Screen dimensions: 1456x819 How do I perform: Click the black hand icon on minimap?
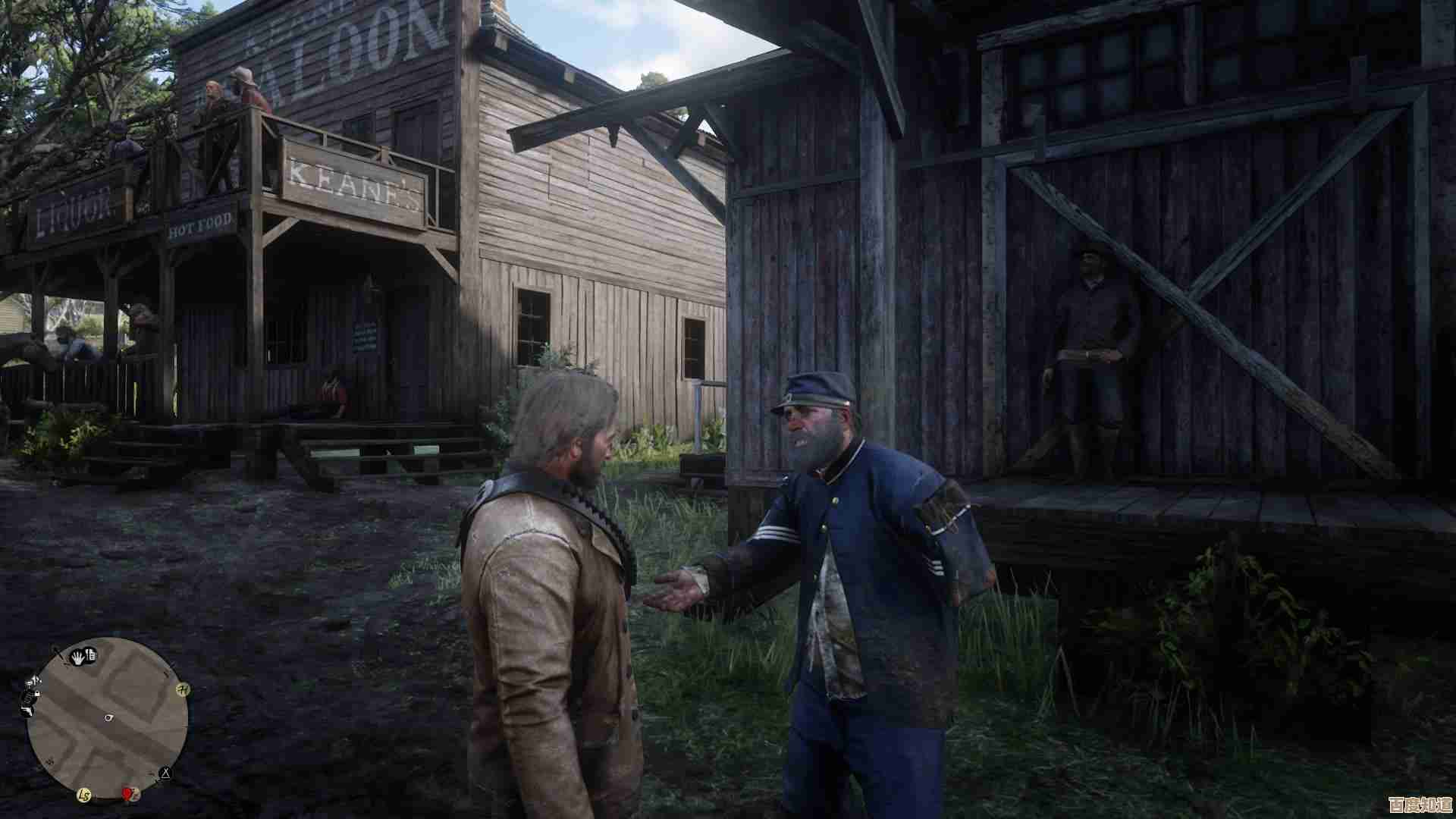pos(78,657)
